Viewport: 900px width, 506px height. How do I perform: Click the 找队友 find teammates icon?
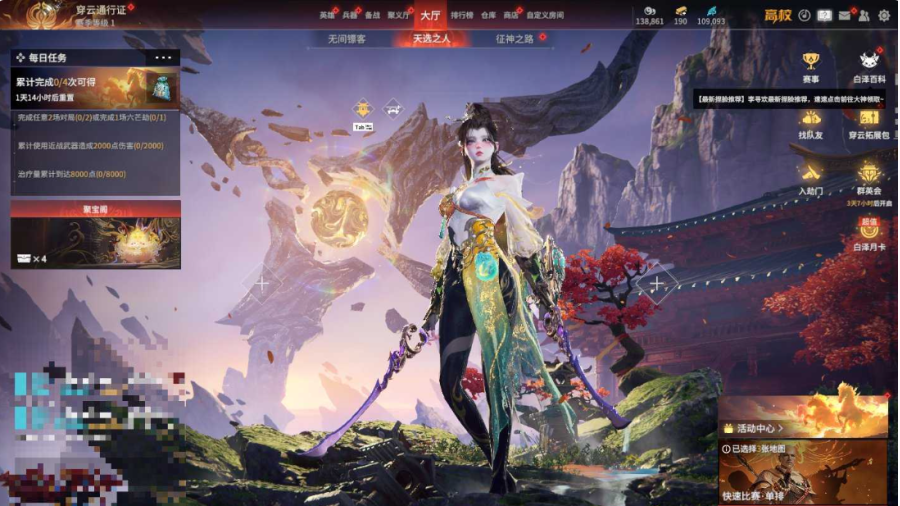(810, 122)
